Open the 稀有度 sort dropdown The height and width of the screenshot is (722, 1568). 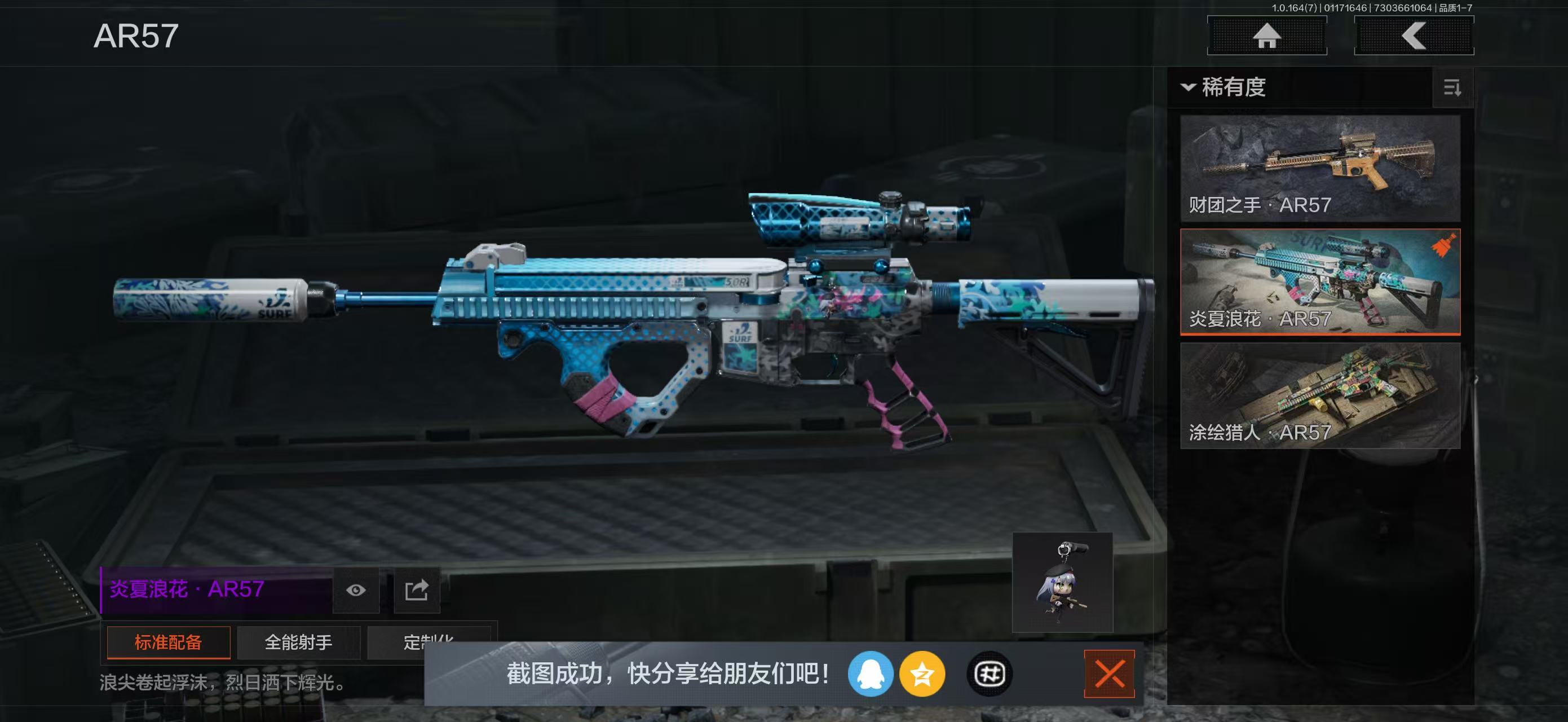tap(1224, 87)
